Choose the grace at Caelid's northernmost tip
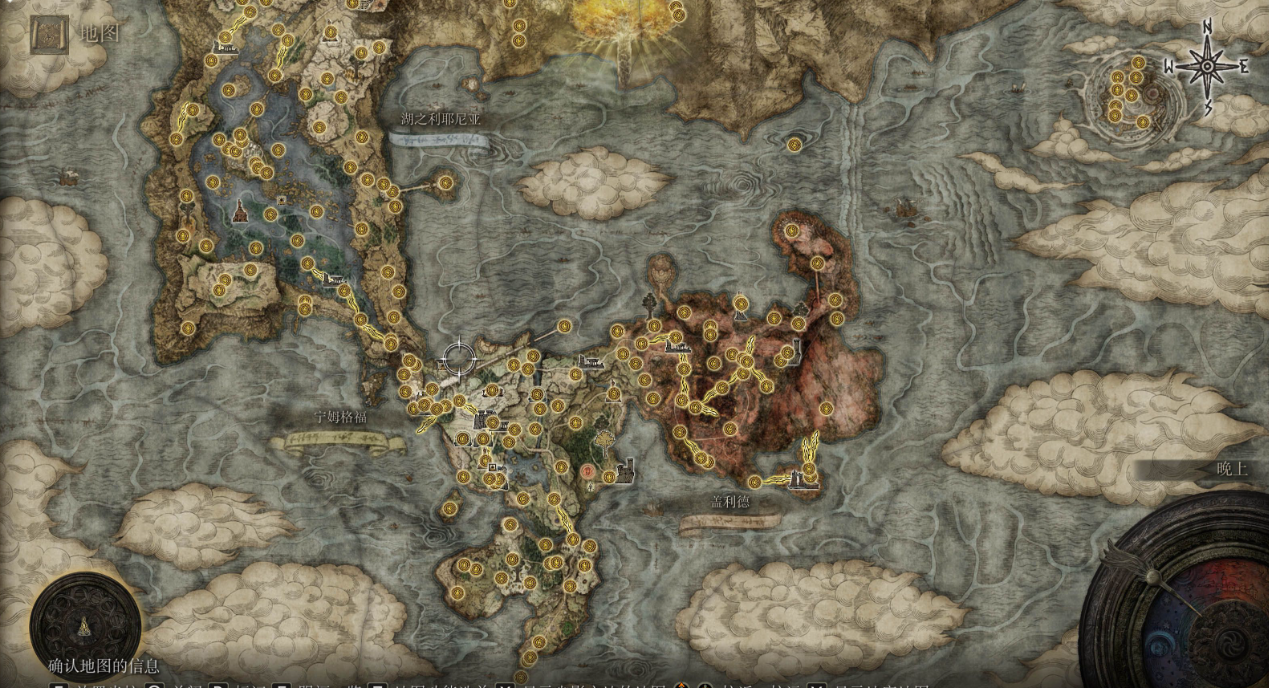This screenshot has height=688, width=1269. pos(791,231)
